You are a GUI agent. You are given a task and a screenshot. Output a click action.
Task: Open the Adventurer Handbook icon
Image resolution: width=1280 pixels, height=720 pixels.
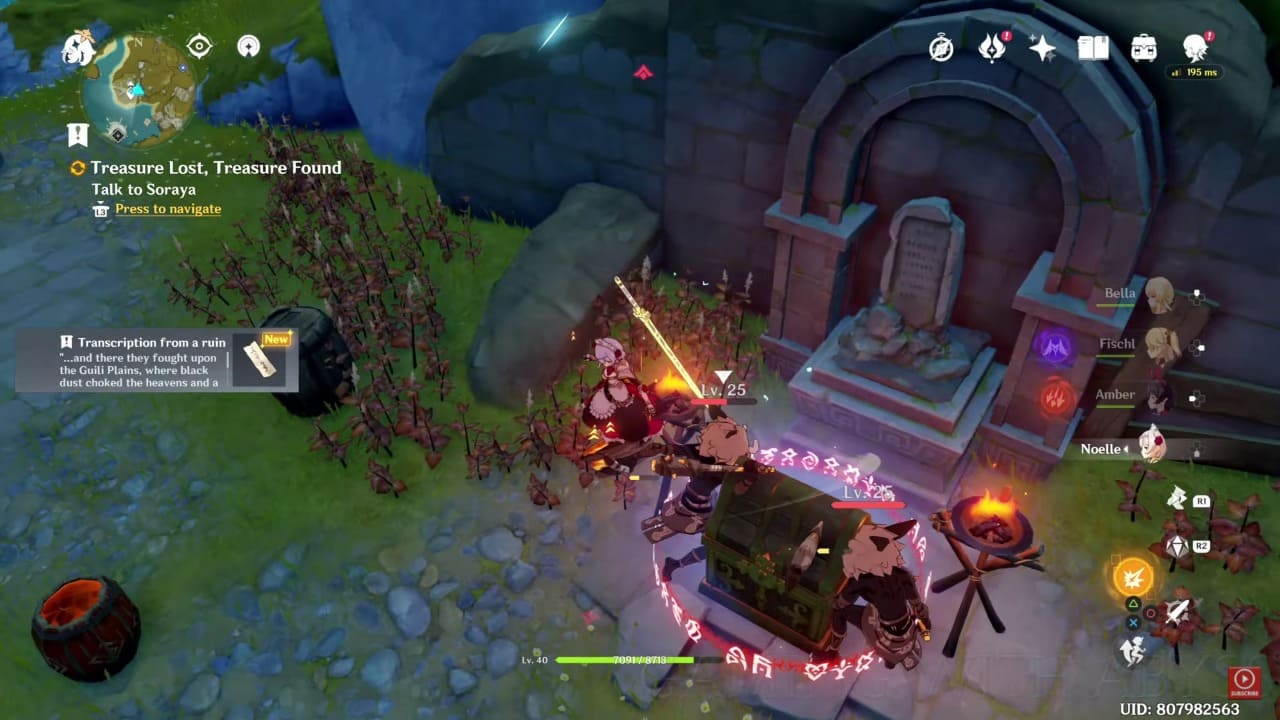[x=1093, y=46]
